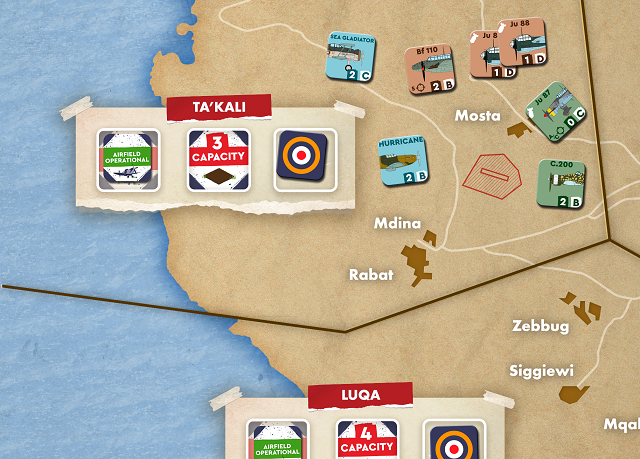Open Luqa 4 Capacity tile
Screen dimensions: 640x459
367,440
